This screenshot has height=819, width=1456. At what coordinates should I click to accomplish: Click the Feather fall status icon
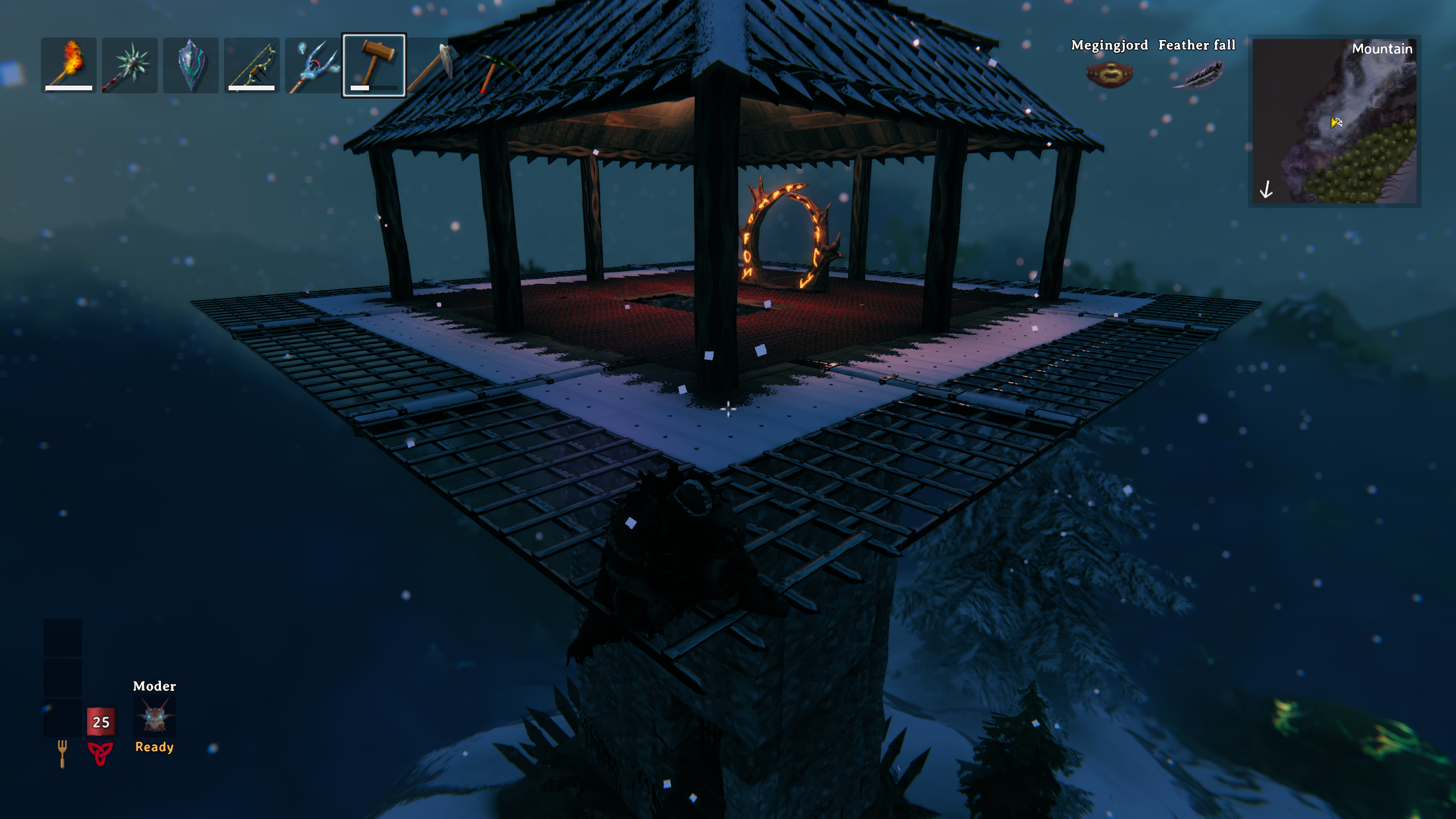click(x=1197, y=75)
